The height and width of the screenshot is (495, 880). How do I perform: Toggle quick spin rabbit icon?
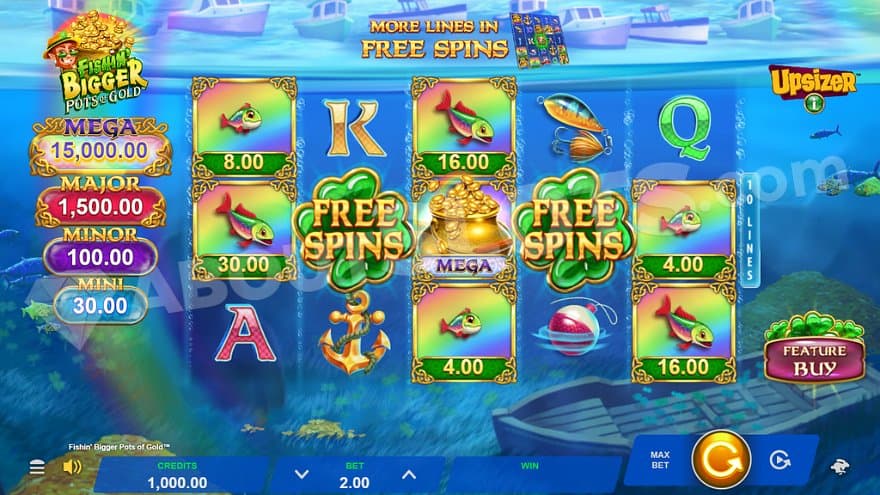point(842,467)
